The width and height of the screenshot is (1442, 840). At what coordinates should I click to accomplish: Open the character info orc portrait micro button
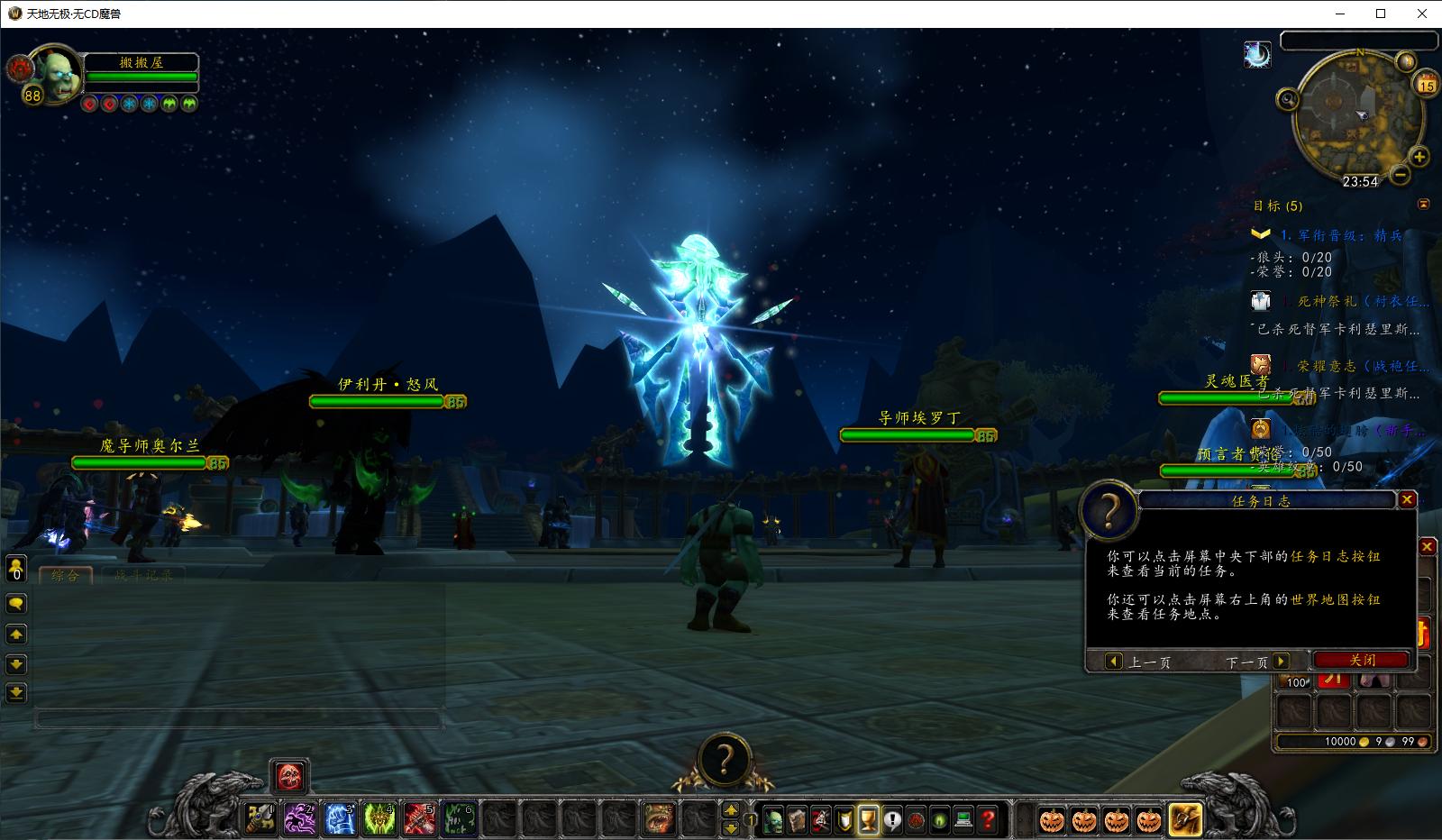[773, 819]
